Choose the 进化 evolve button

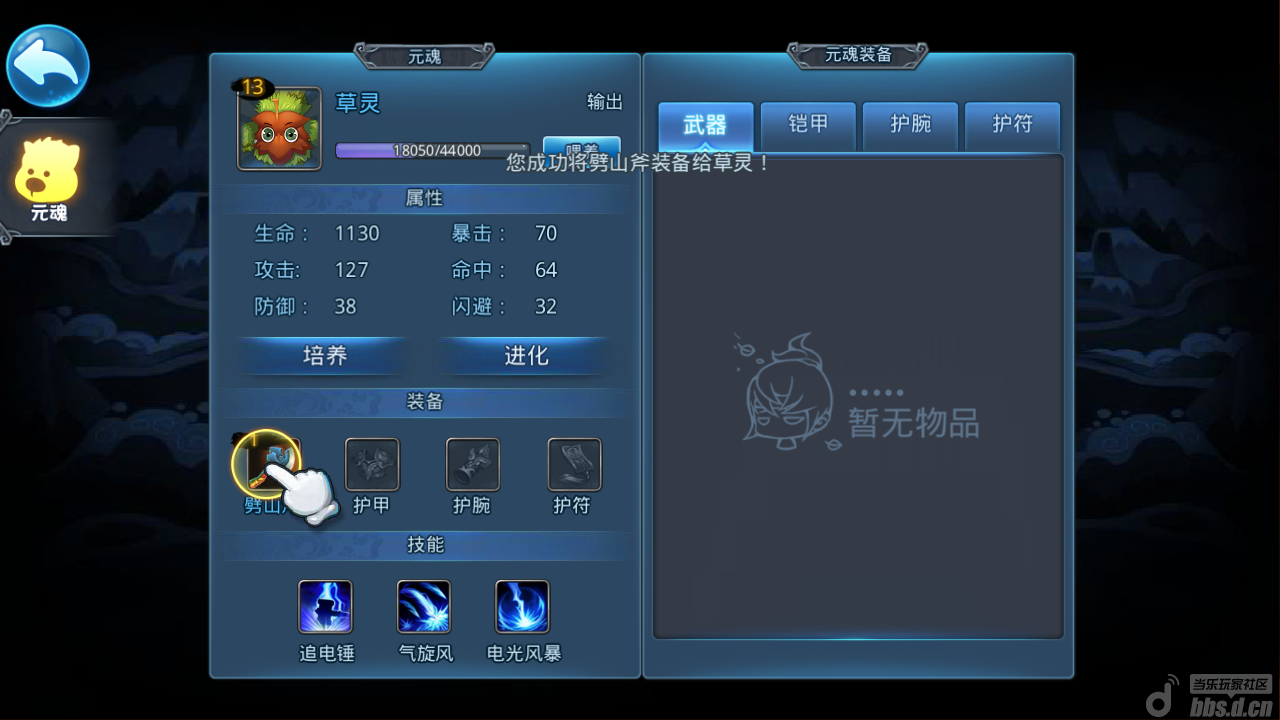coord(526,356)
